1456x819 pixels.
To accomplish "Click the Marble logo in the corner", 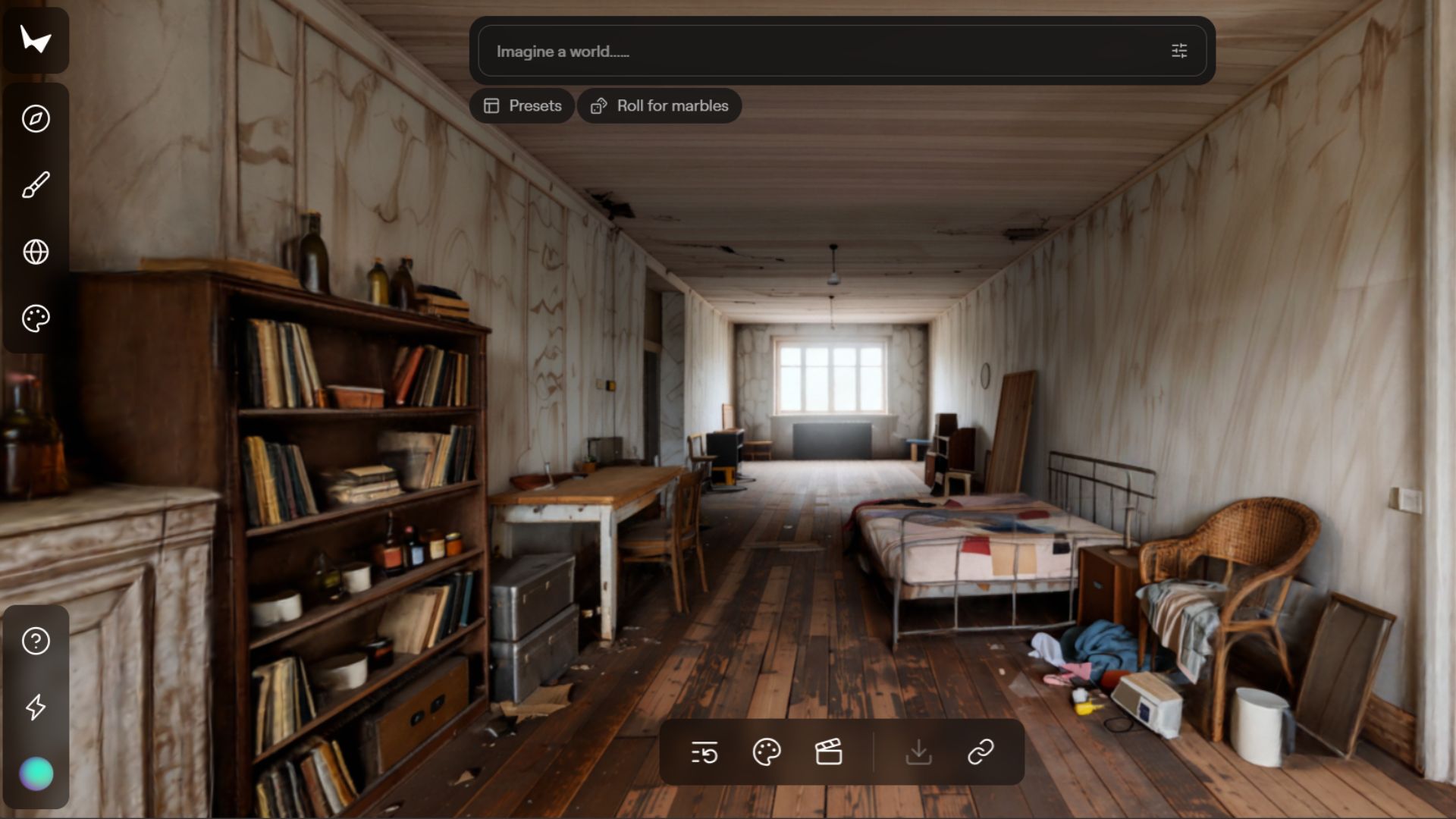I will pyautogui.click(x=36, y=40).
